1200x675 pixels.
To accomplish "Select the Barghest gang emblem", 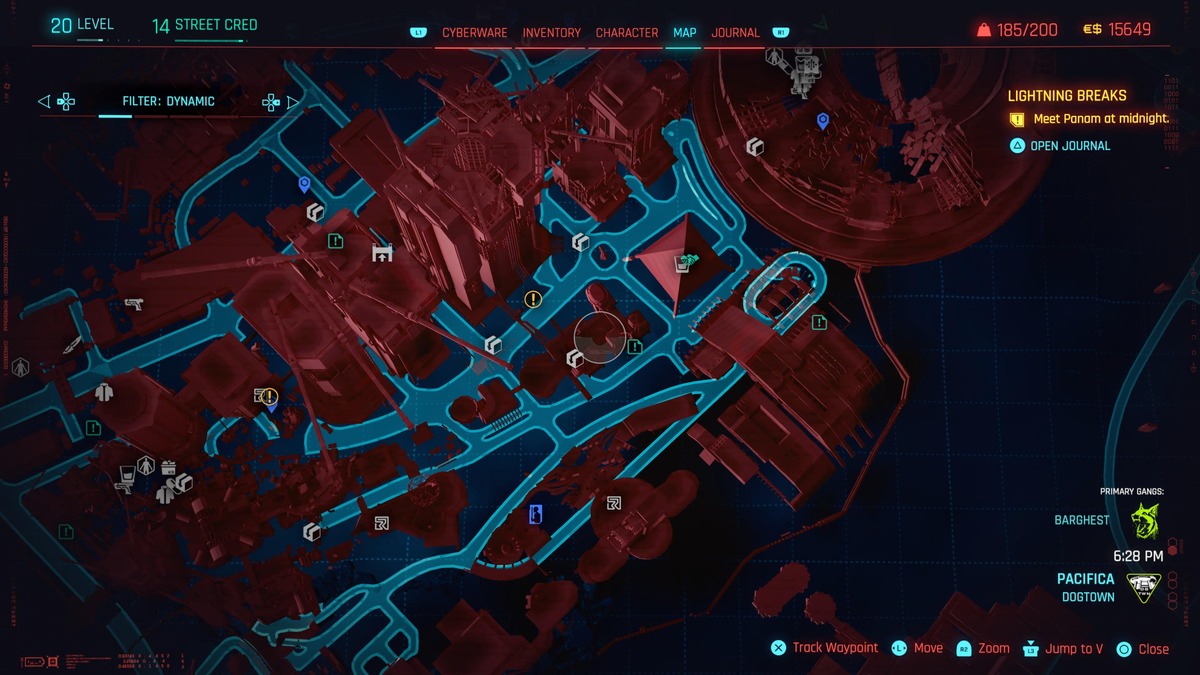I will tap(1144, 521).
